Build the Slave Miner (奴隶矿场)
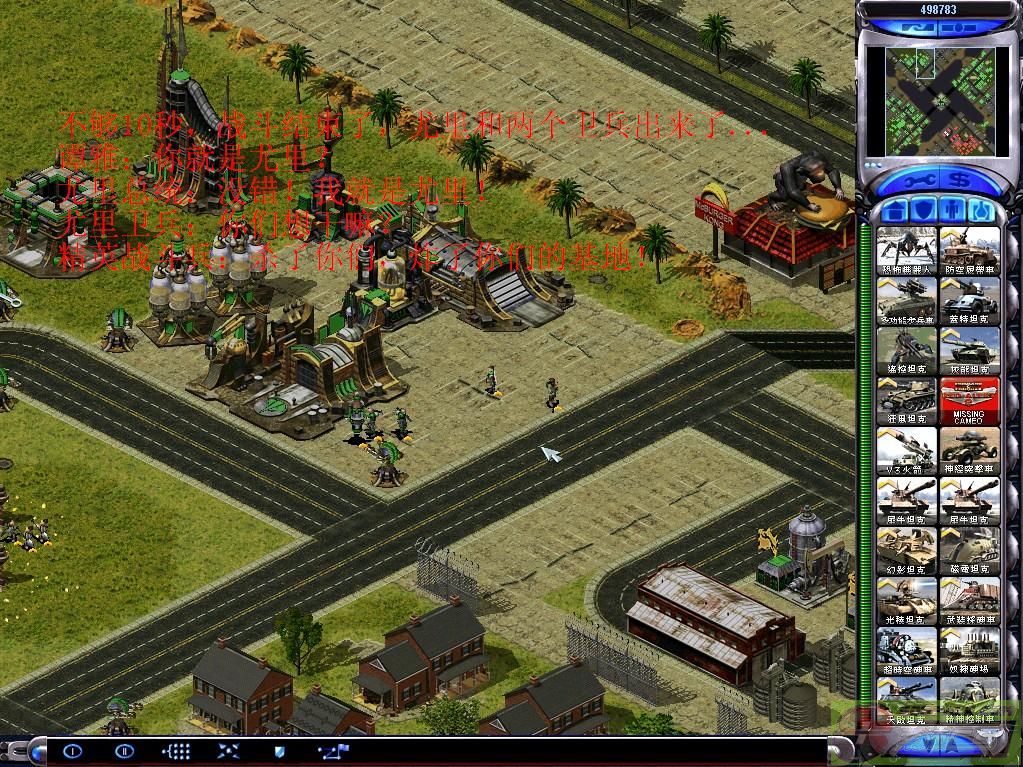 (969, 650)
